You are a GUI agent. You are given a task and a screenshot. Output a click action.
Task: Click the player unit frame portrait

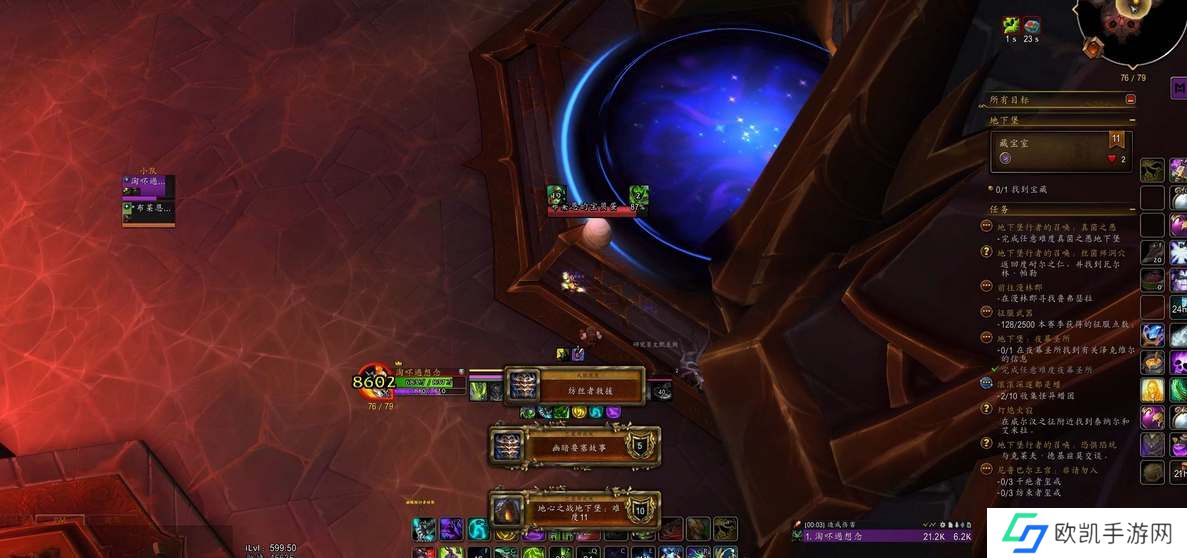tap(375, 381)
